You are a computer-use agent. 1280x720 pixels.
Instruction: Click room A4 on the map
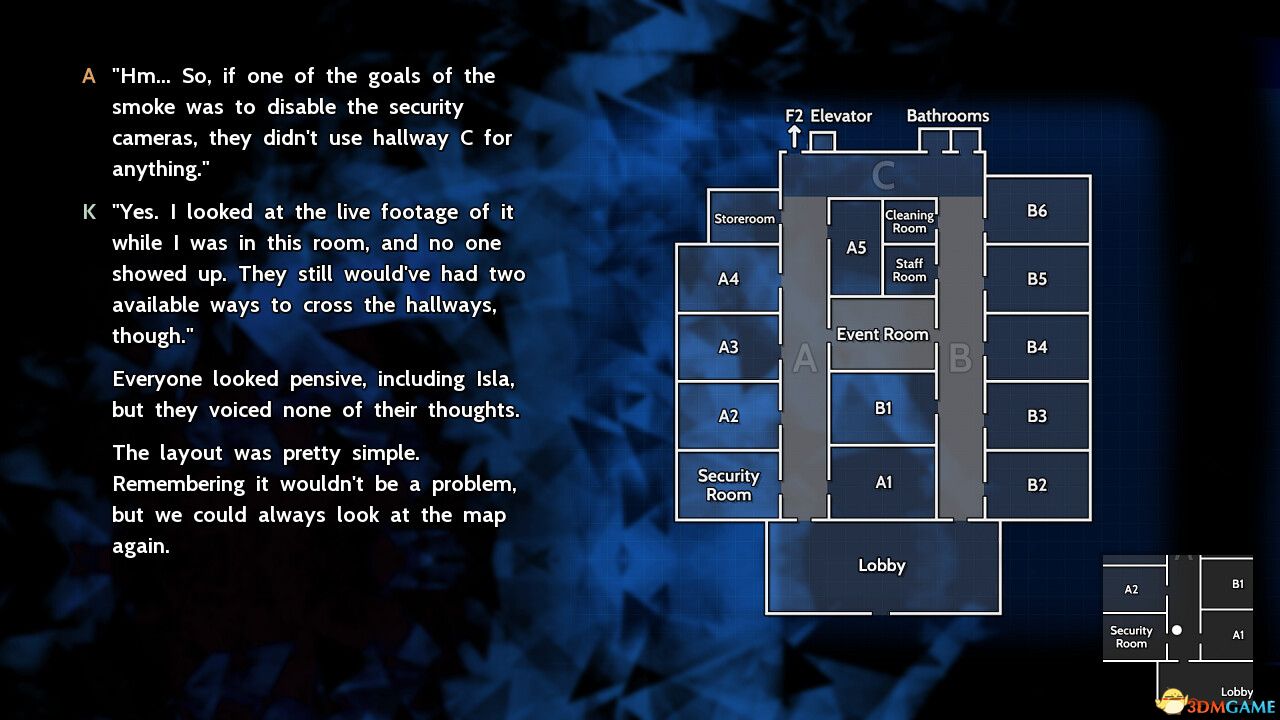729,278
